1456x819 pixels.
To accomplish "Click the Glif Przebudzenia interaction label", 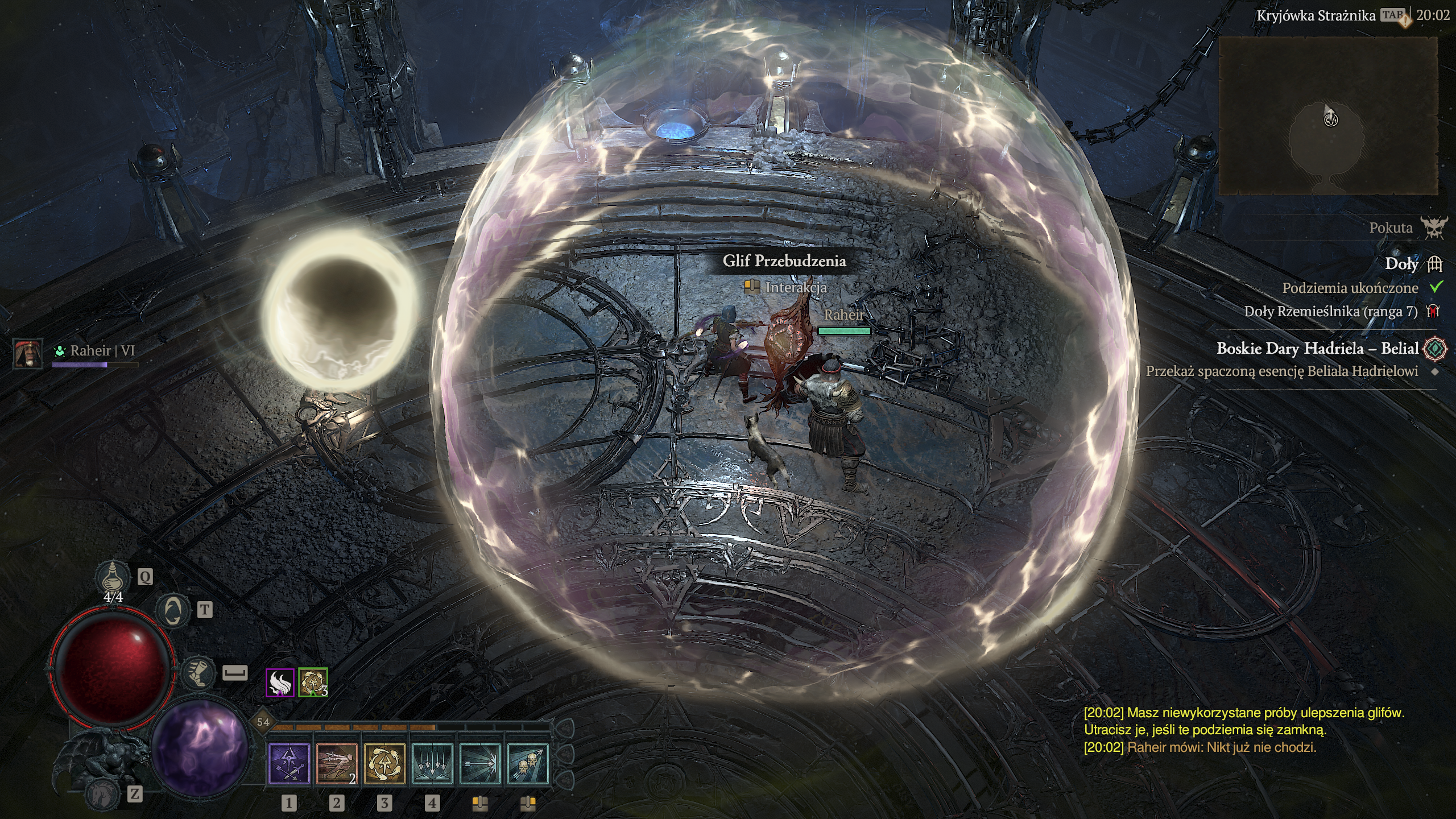I will [784, 261].
